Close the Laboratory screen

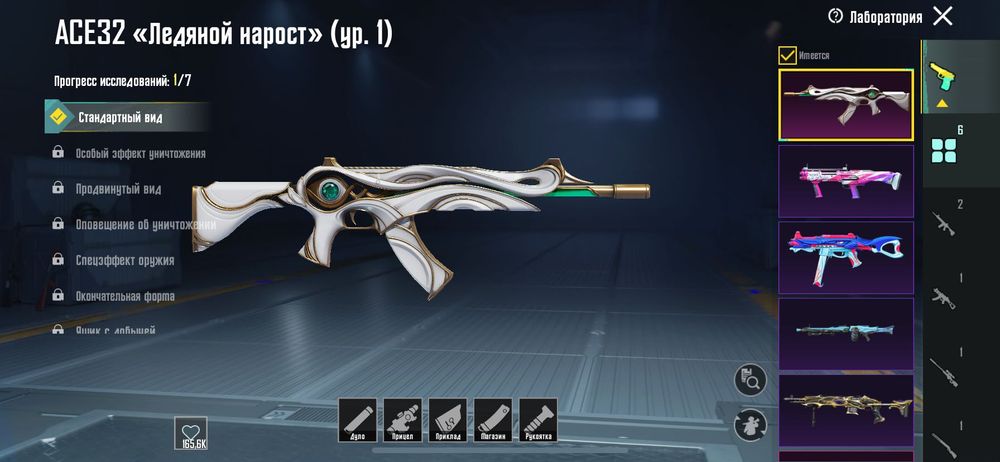click(942, 16)
